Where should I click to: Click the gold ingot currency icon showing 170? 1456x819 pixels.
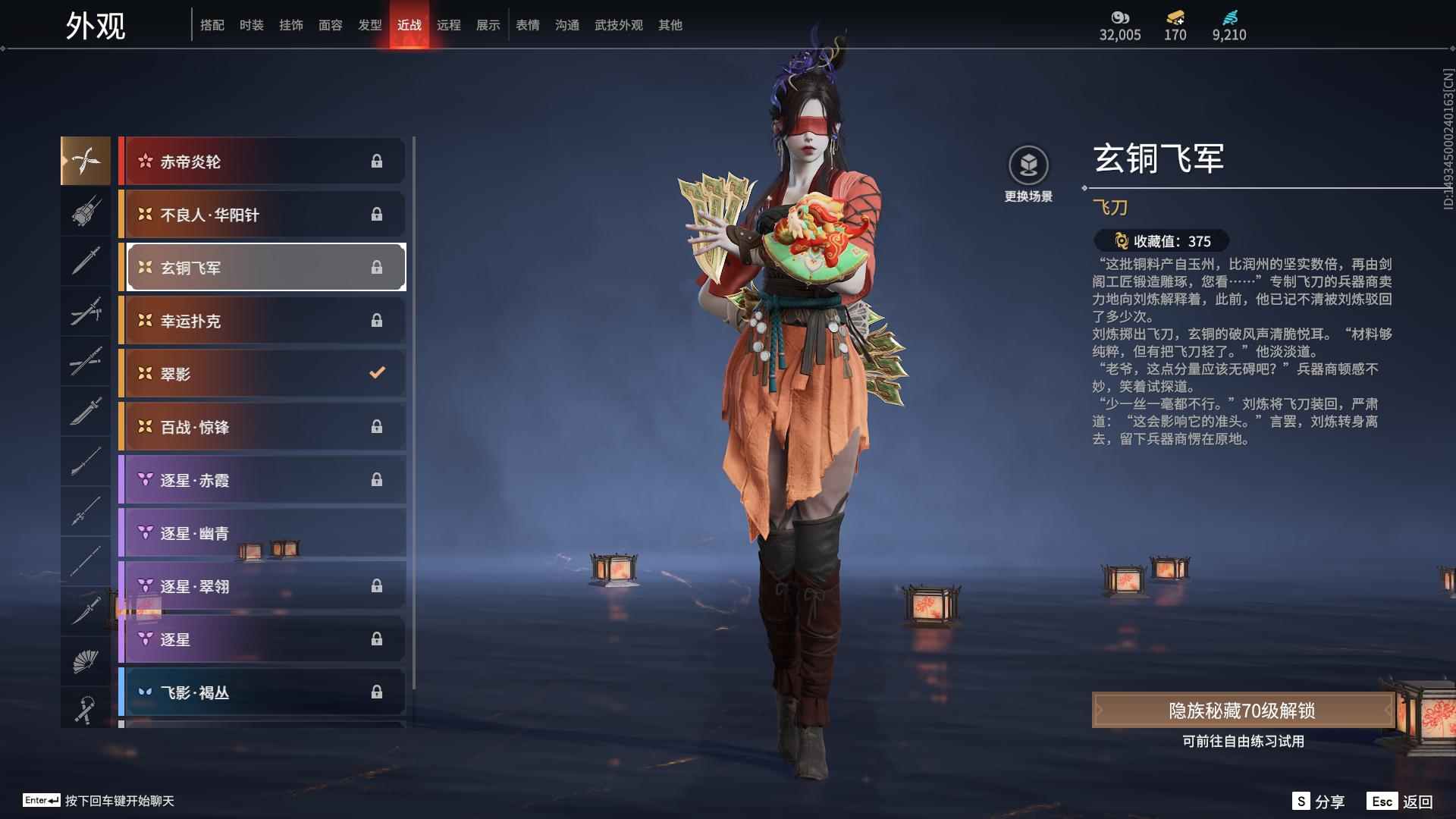(1174, 17)
